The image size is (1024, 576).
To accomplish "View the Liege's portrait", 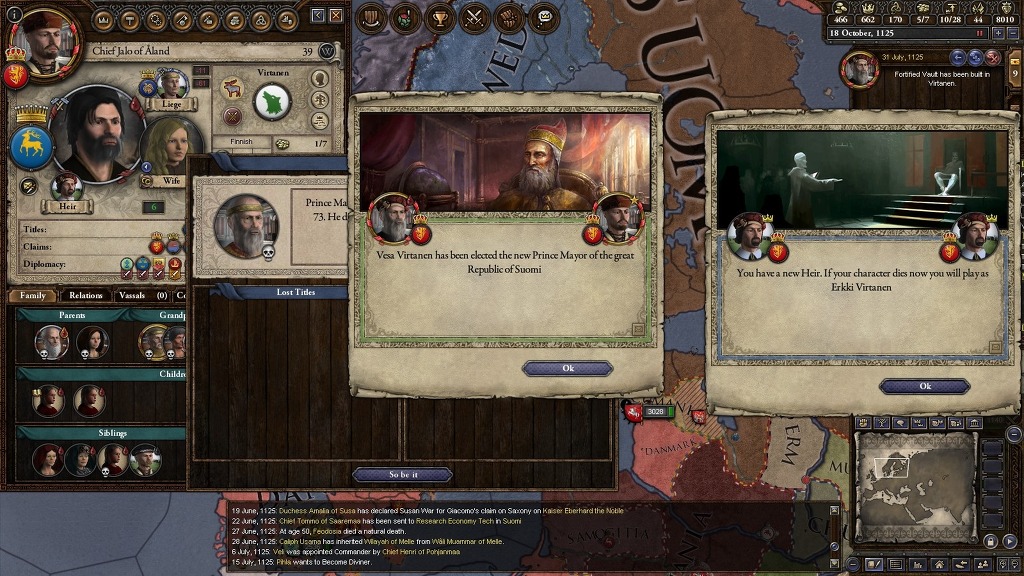I will click(172, 86).
